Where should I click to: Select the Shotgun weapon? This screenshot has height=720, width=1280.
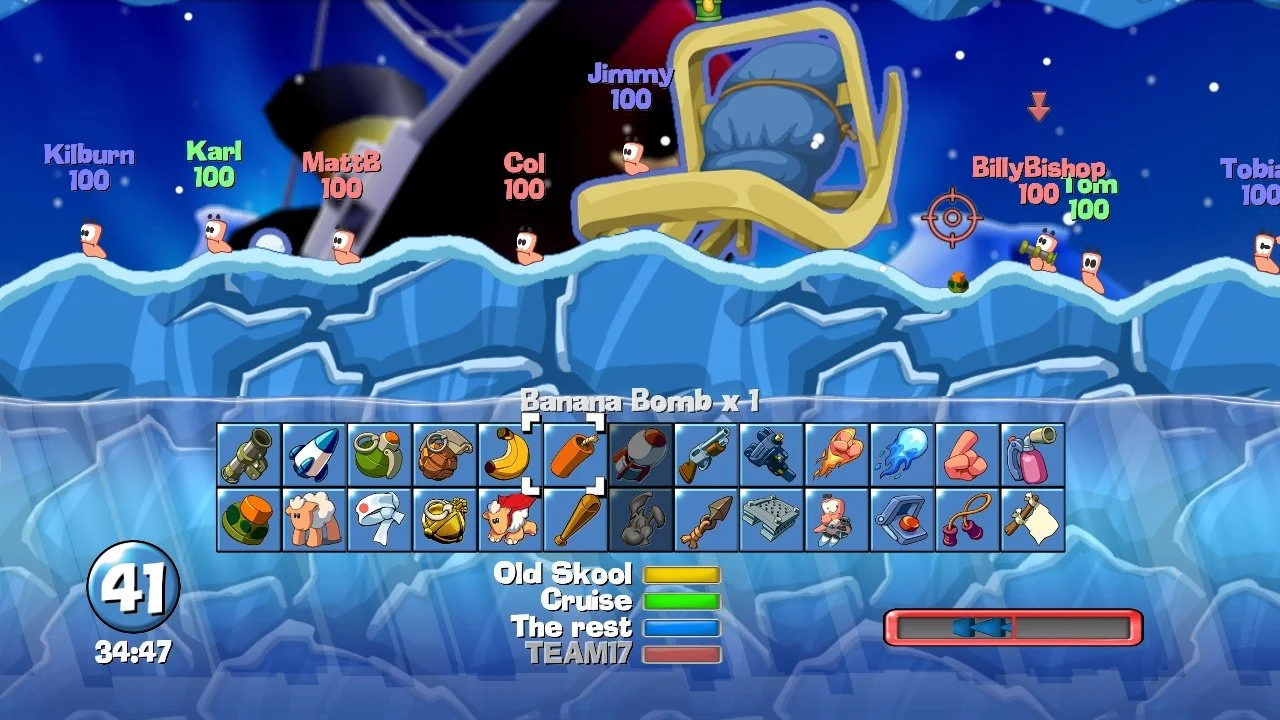coord(706,455)
